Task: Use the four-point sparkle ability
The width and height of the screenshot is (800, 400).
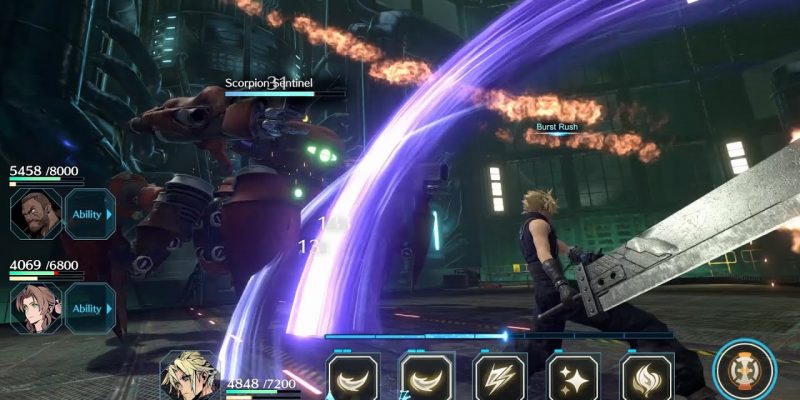Action: point(573,379)
